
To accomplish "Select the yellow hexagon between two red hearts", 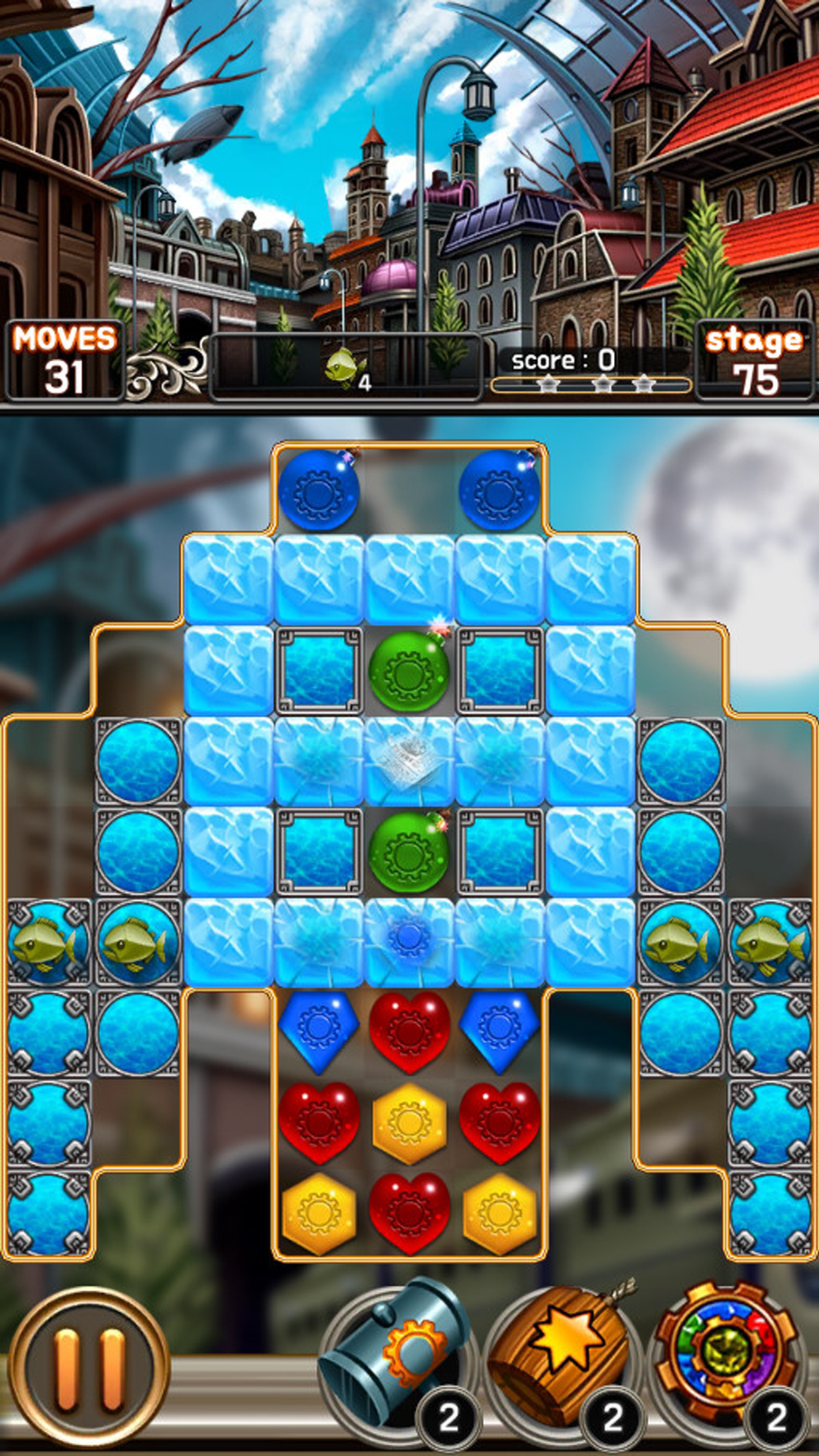I will click(409, 1122).
